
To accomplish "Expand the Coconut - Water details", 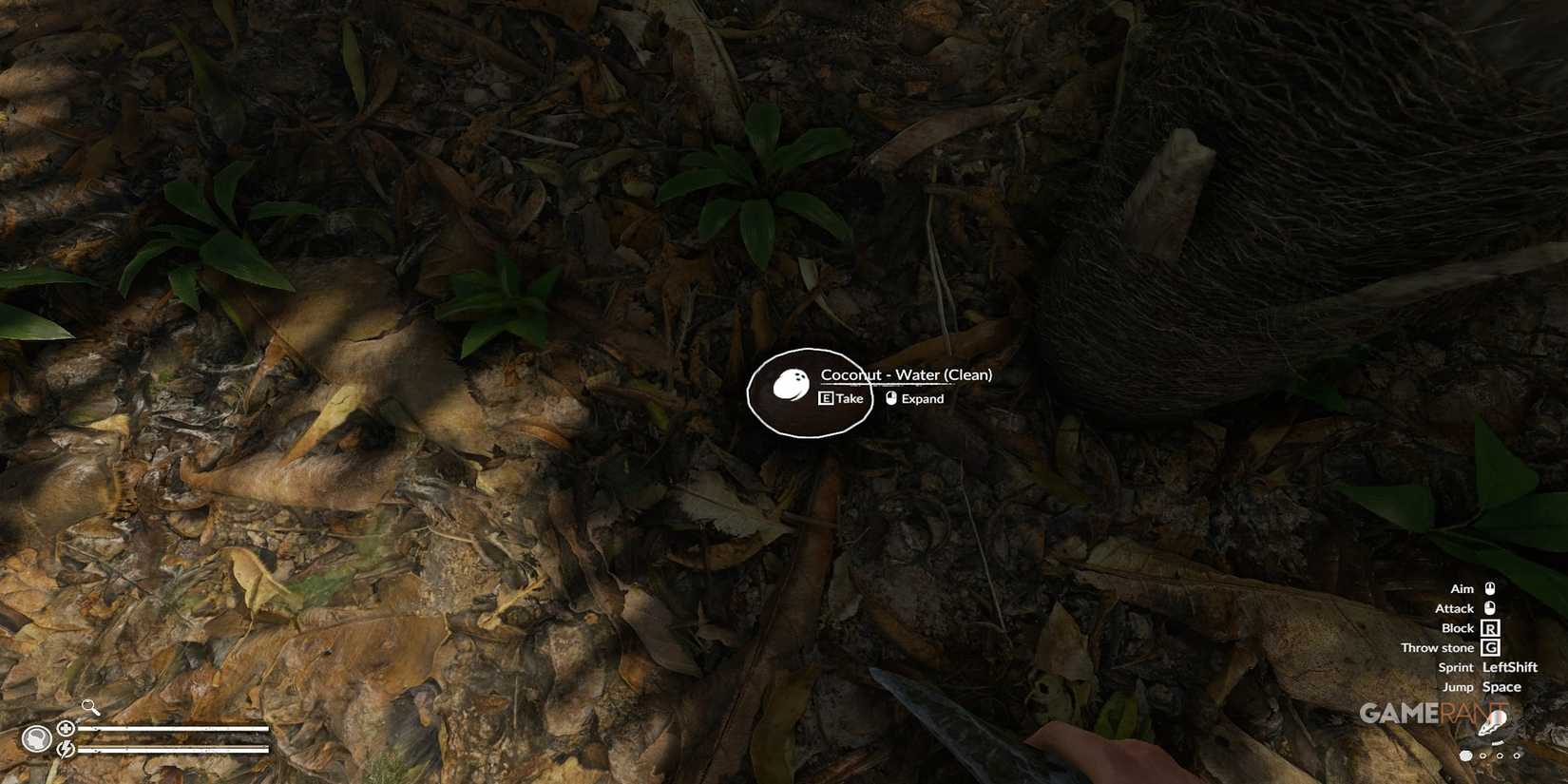I will pos(915,399).
